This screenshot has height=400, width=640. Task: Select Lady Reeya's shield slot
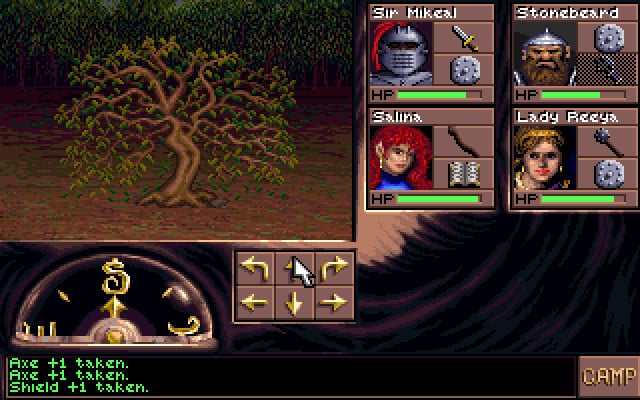608,175
